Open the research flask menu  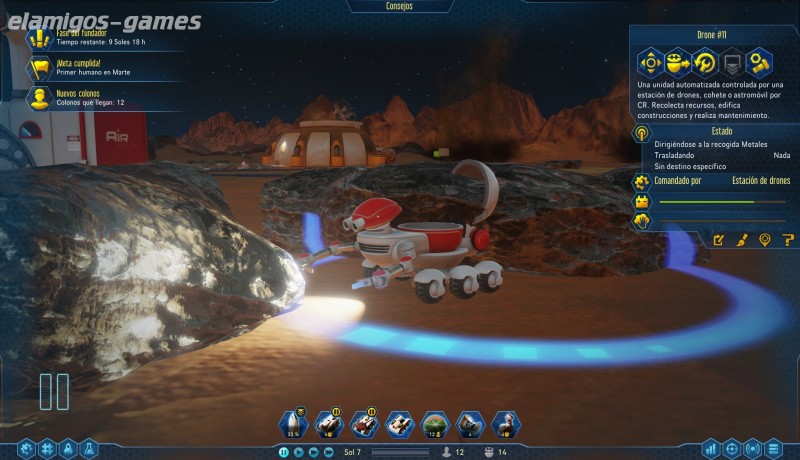[89, 449]
